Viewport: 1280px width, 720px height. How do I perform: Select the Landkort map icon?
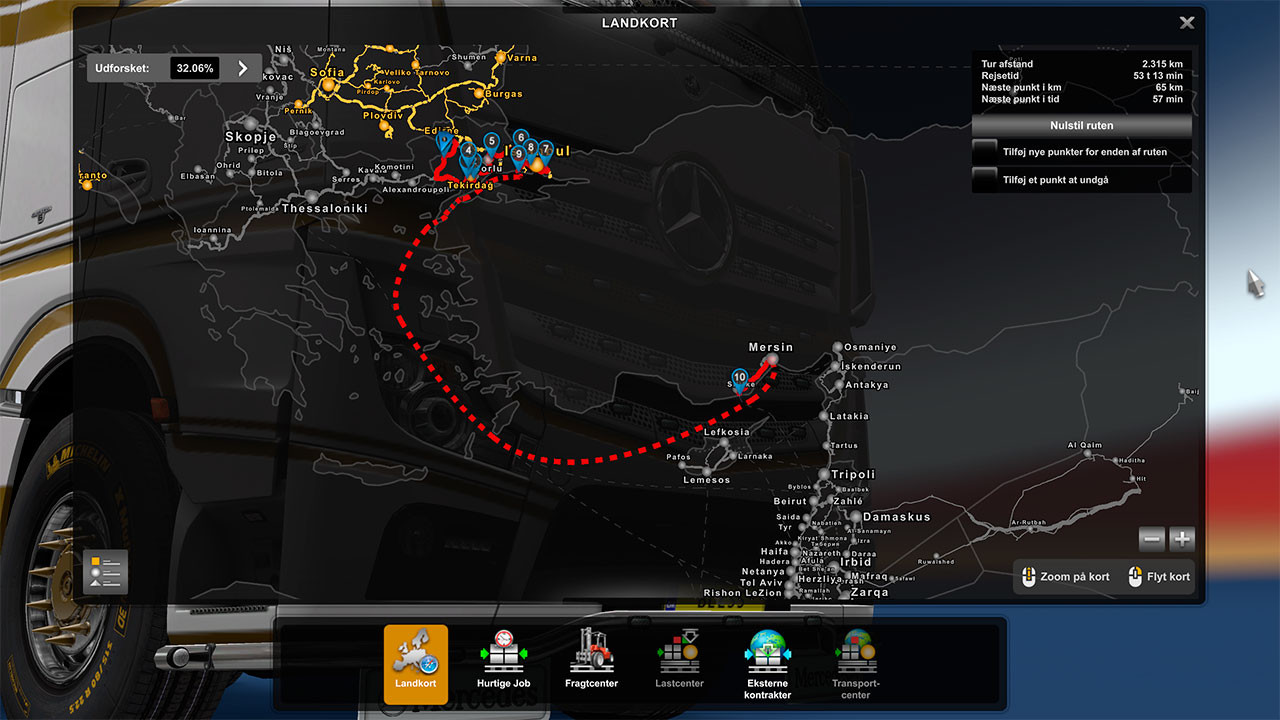415,655
